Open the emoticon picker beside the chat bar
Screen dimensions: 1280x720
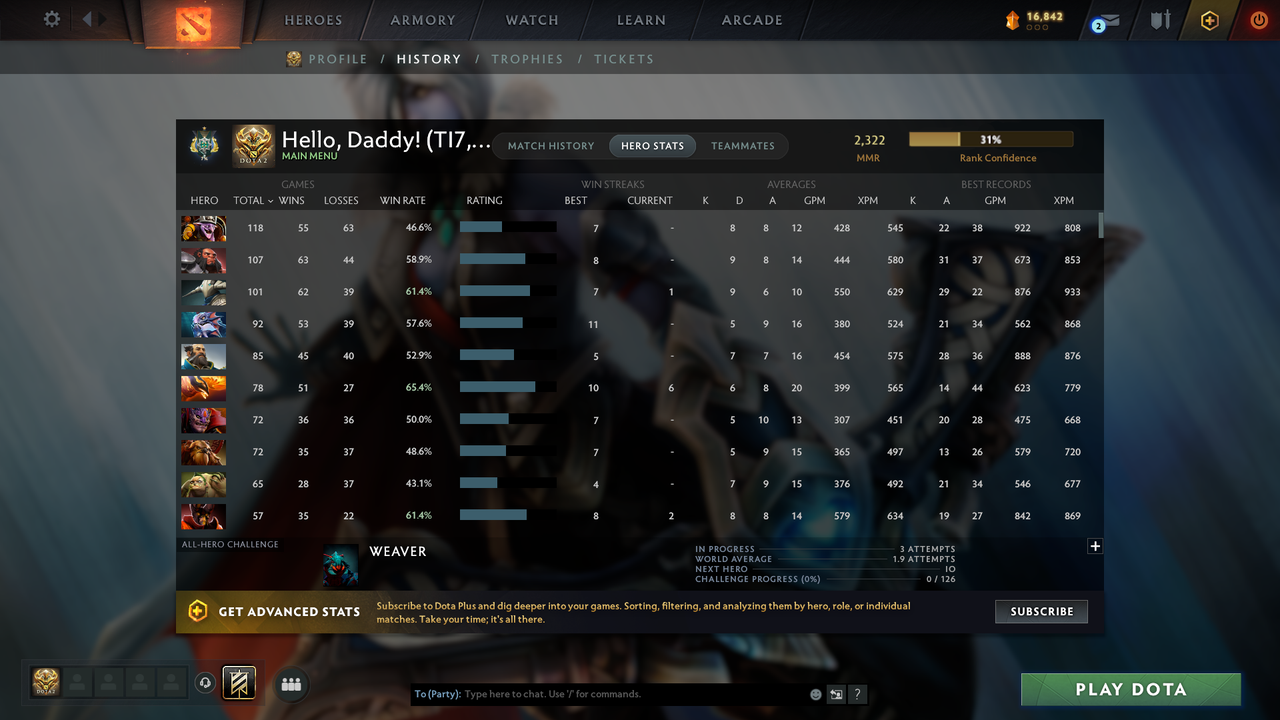pos(815,693)
